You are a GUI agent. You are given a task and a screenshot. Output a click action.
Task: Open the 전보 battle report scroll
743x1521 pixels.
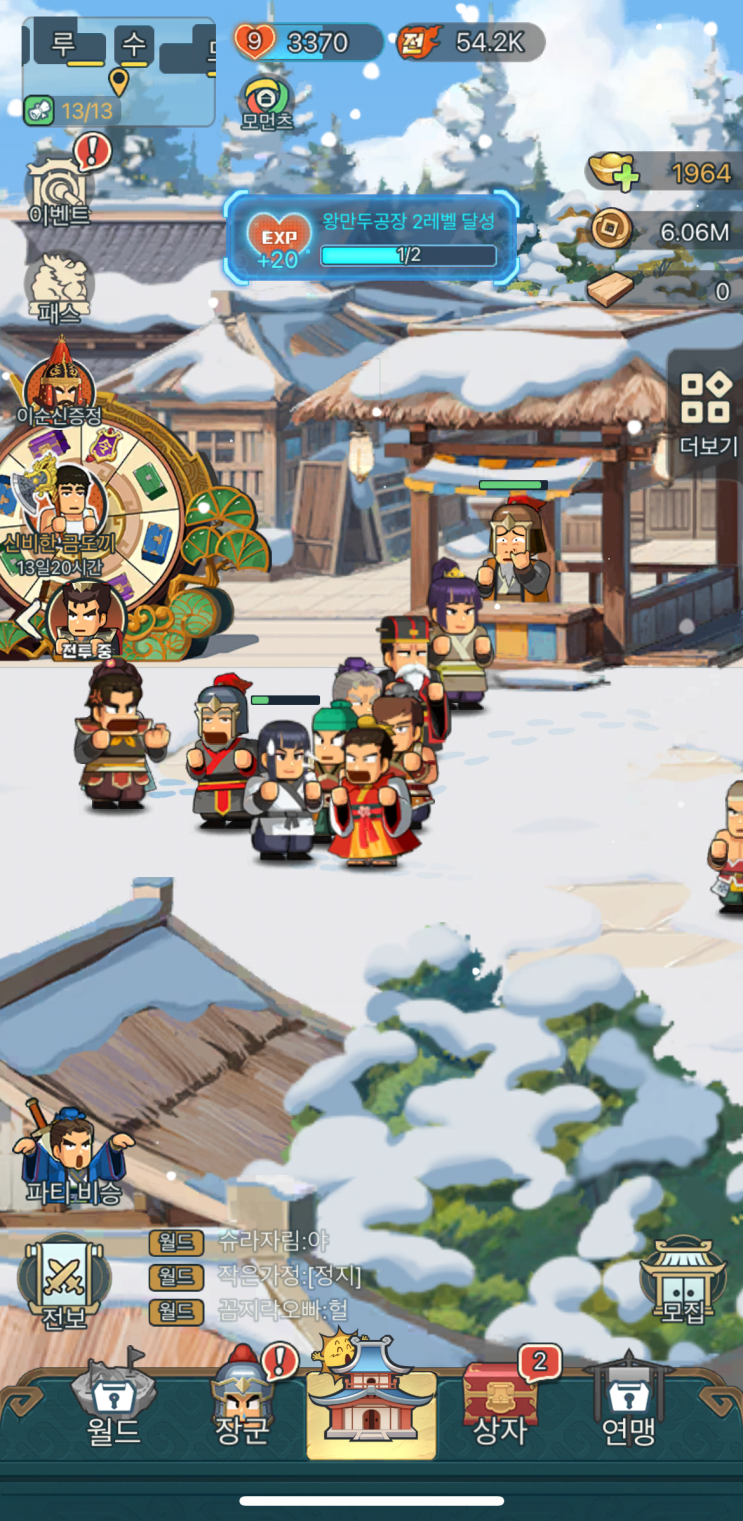(x=64, y=1283)
